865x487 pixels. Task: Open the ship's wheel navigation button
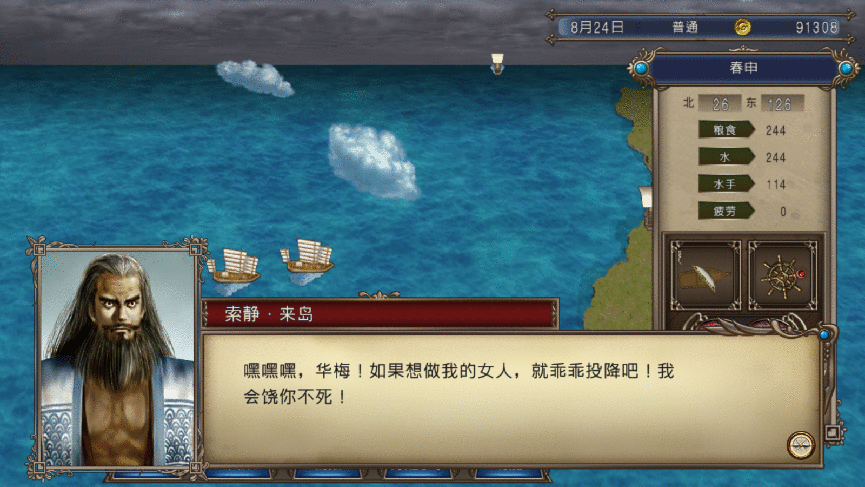(781, 273)
